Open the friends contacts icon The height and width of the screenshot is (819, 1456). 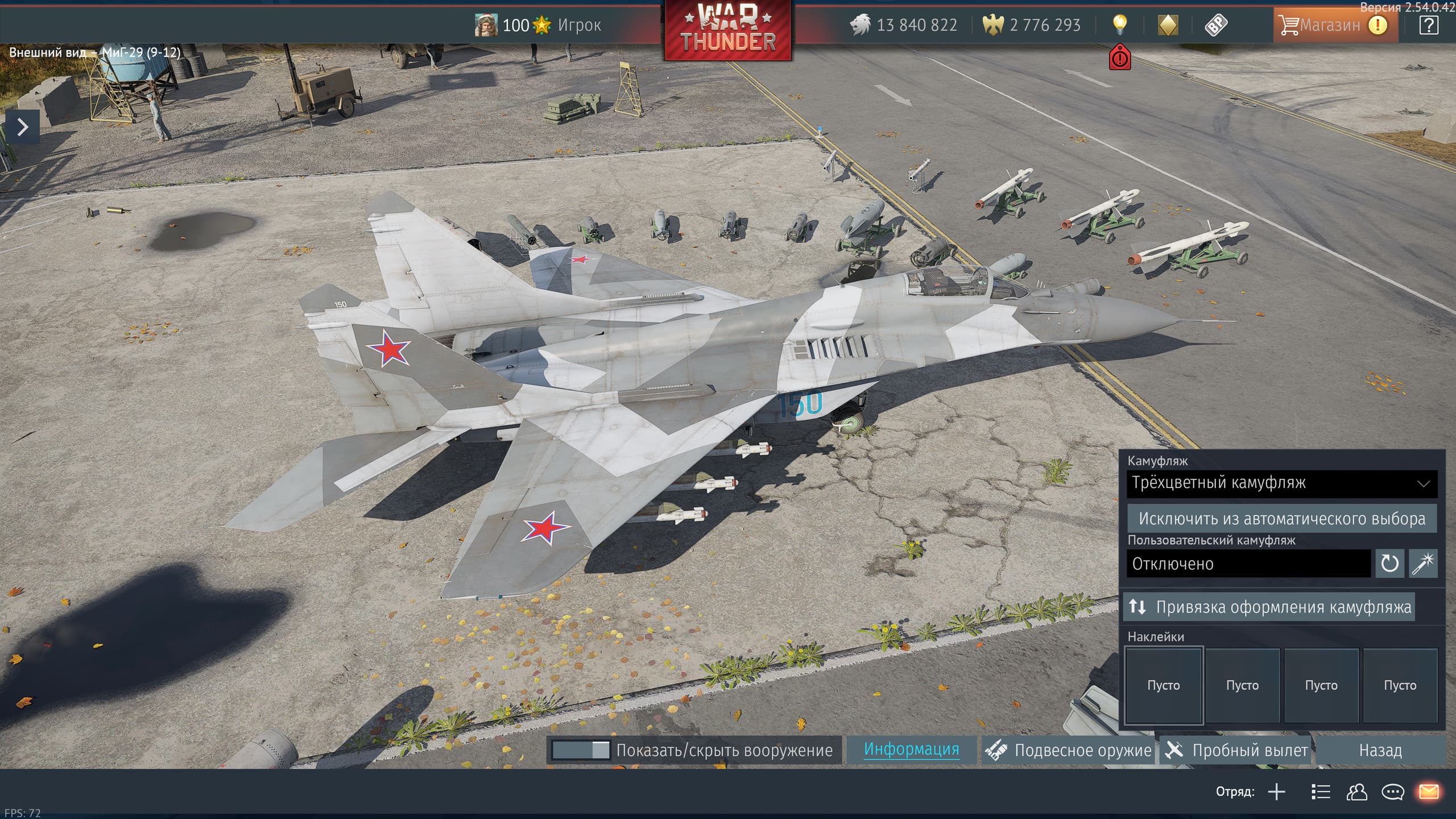click(x=1356, y=792)
